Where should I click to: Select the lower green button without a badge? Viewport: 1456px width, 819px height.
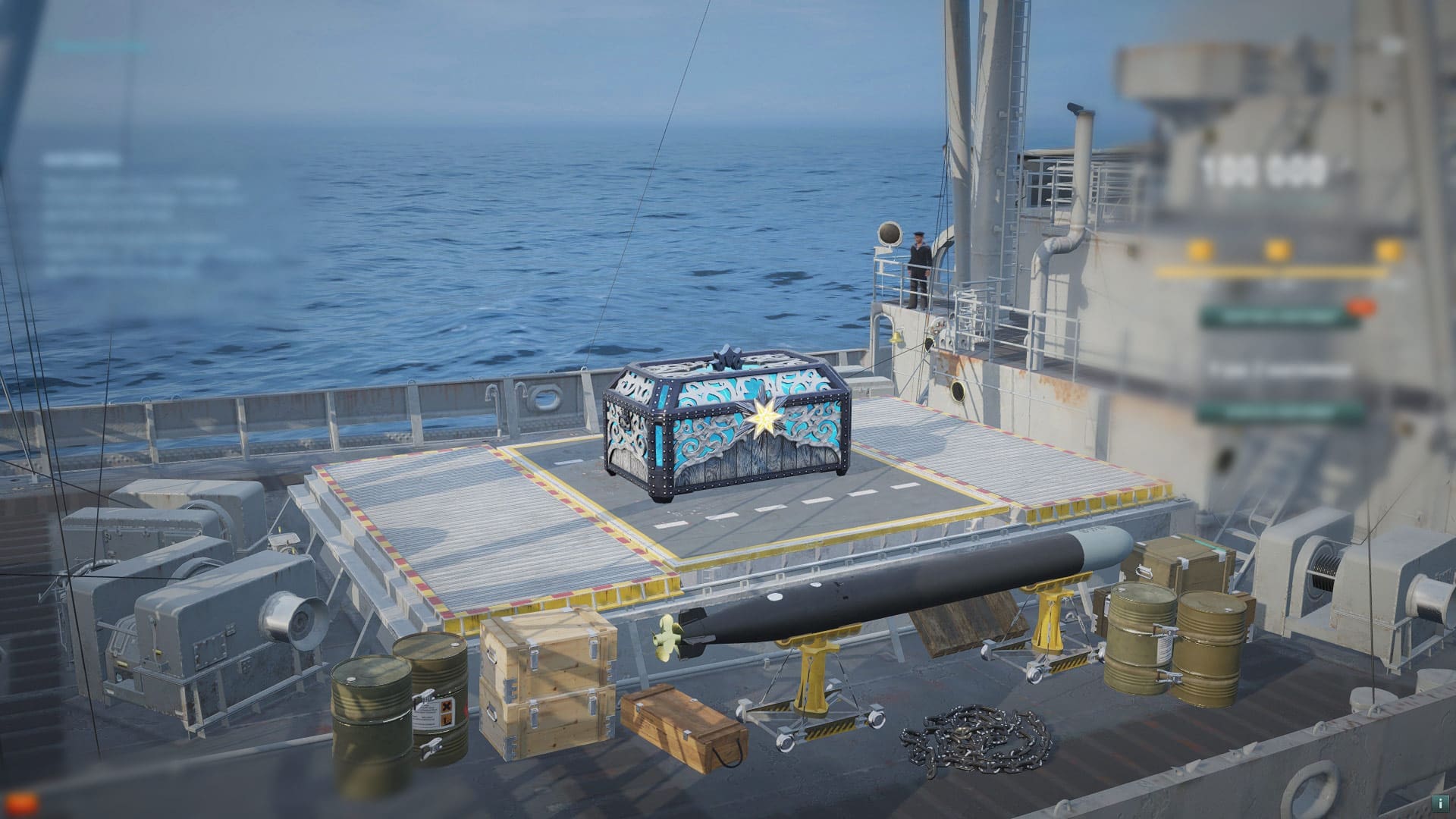point(1276,413)
